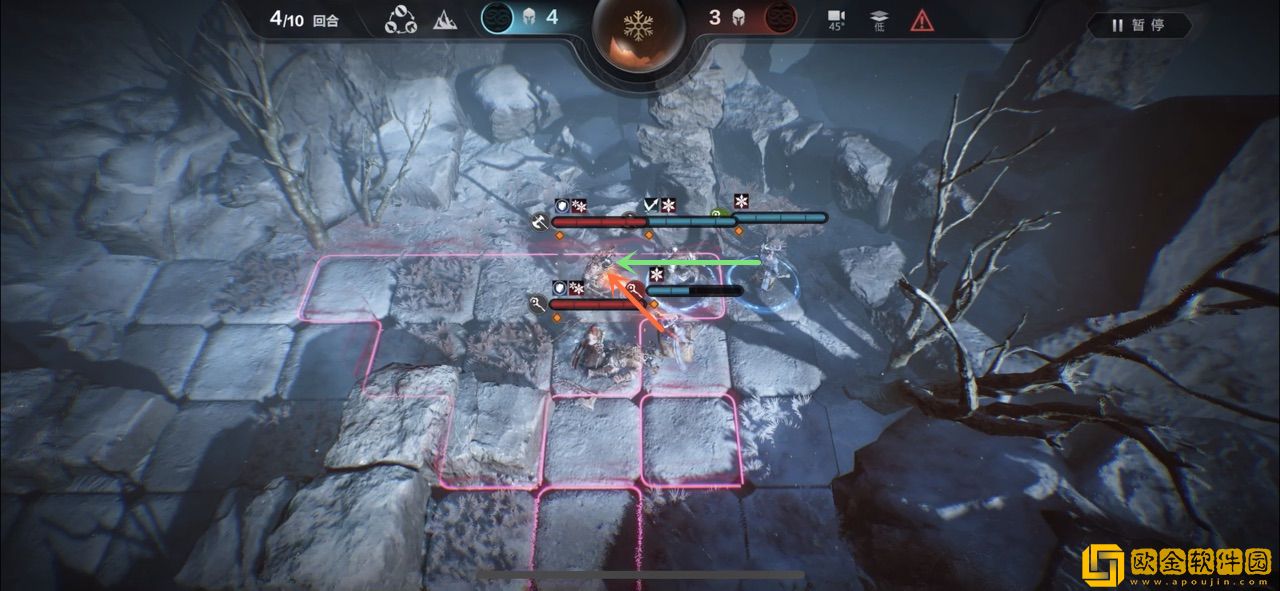Toggle the 45° camera angle

(835, 21)
